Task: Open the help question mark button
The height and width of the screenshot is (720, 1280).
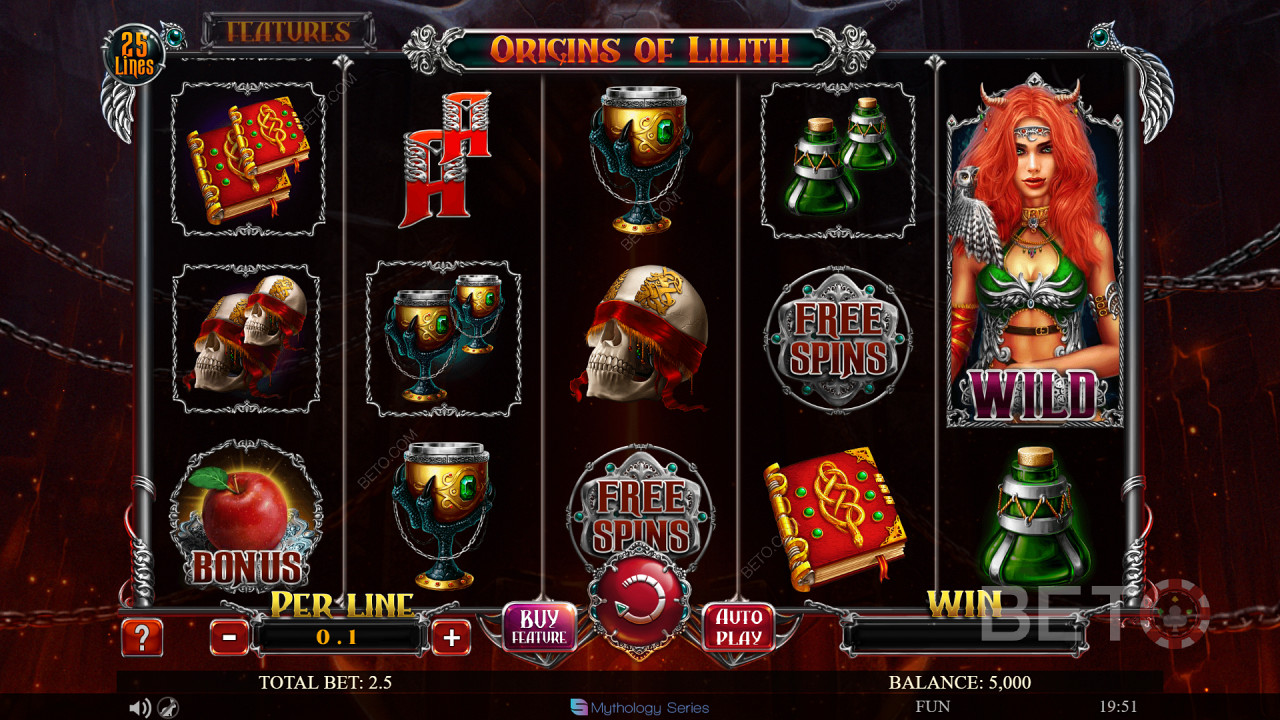Action: (x=142, y=637)
